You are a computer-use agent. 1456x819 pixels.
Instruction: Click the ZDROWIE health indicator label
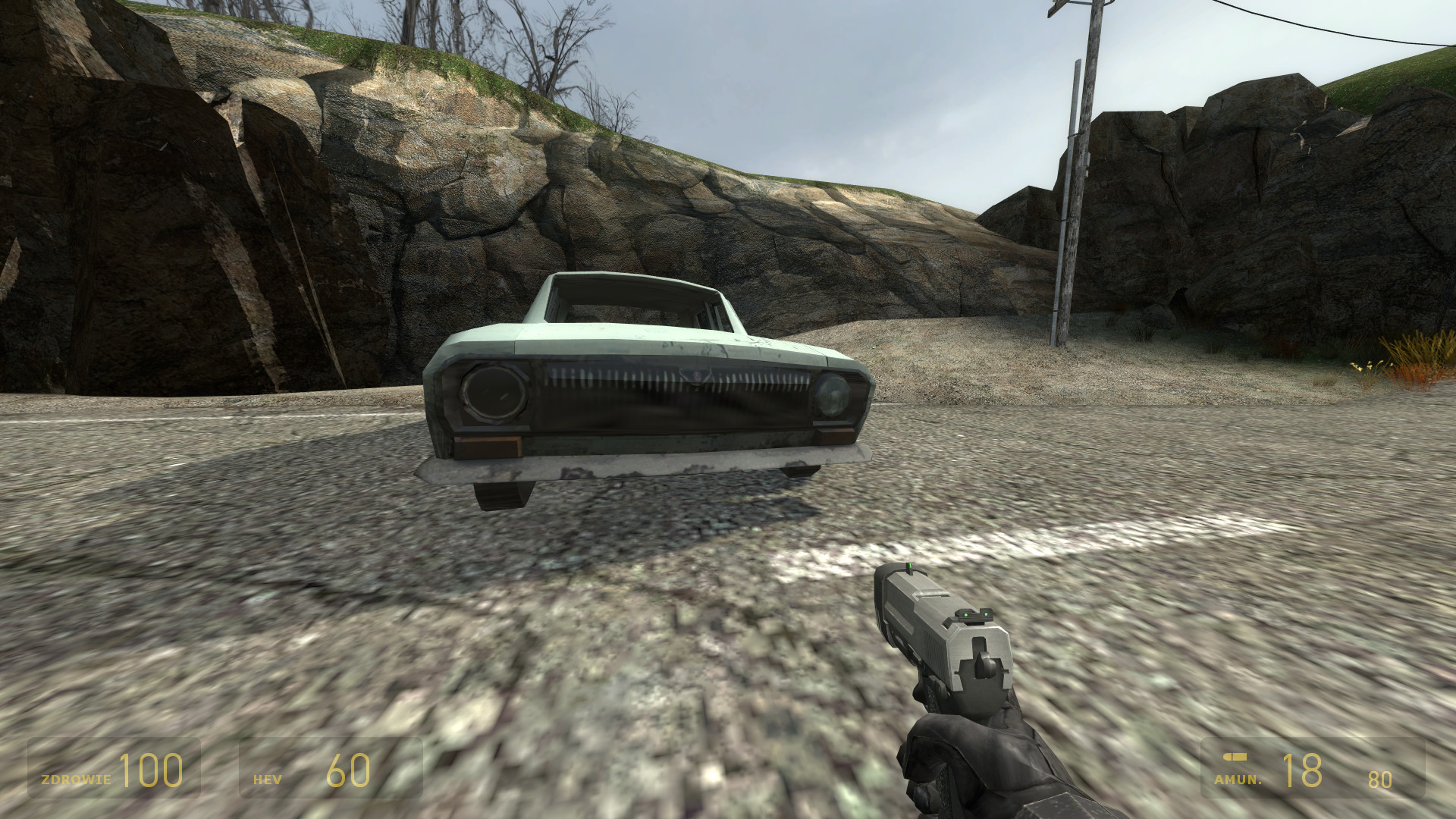pyautogui.click(x=76, y=777)
